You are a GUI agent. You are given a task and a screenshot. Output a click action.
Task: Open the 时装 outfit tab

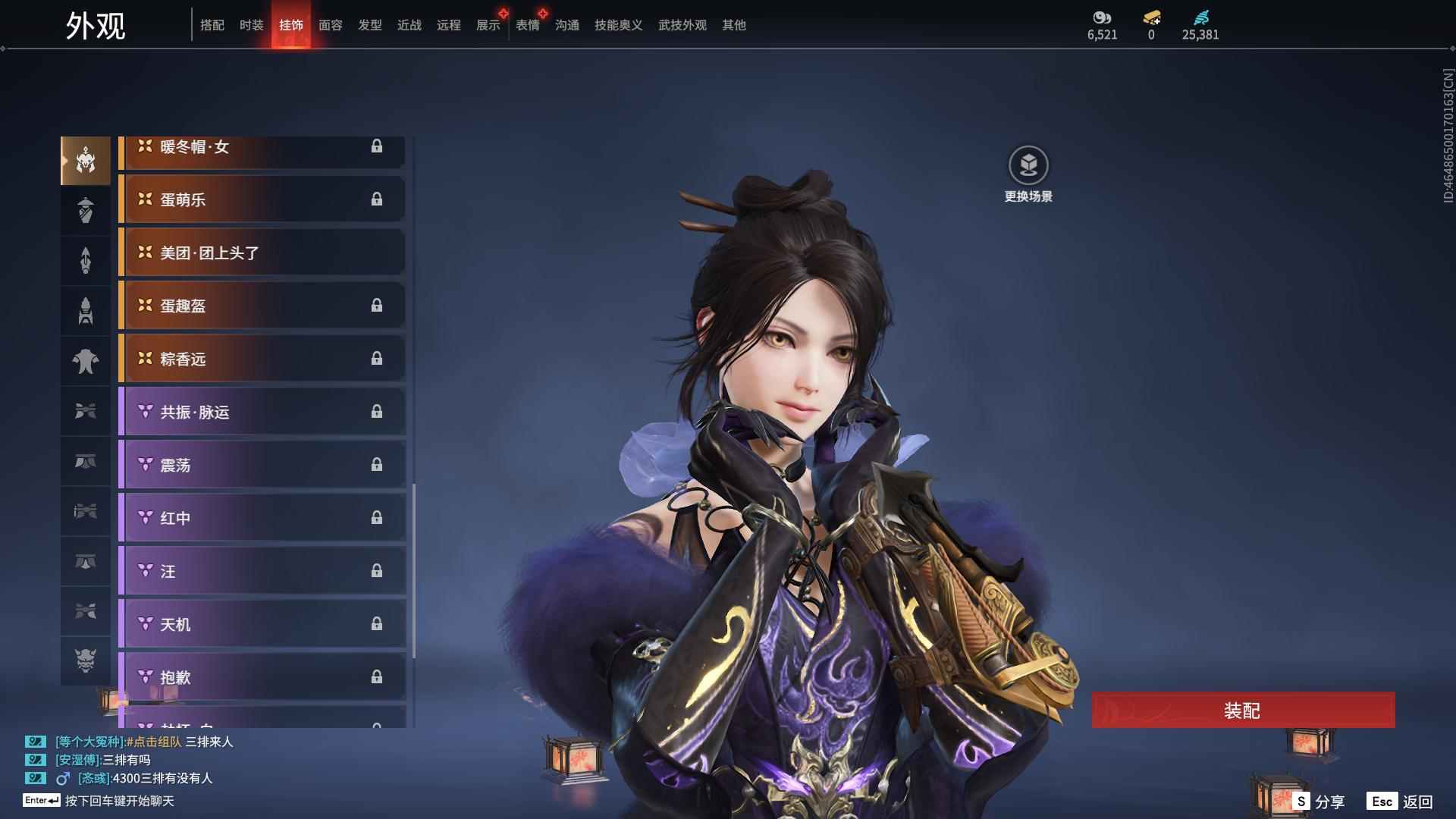[x=252, y=25]
